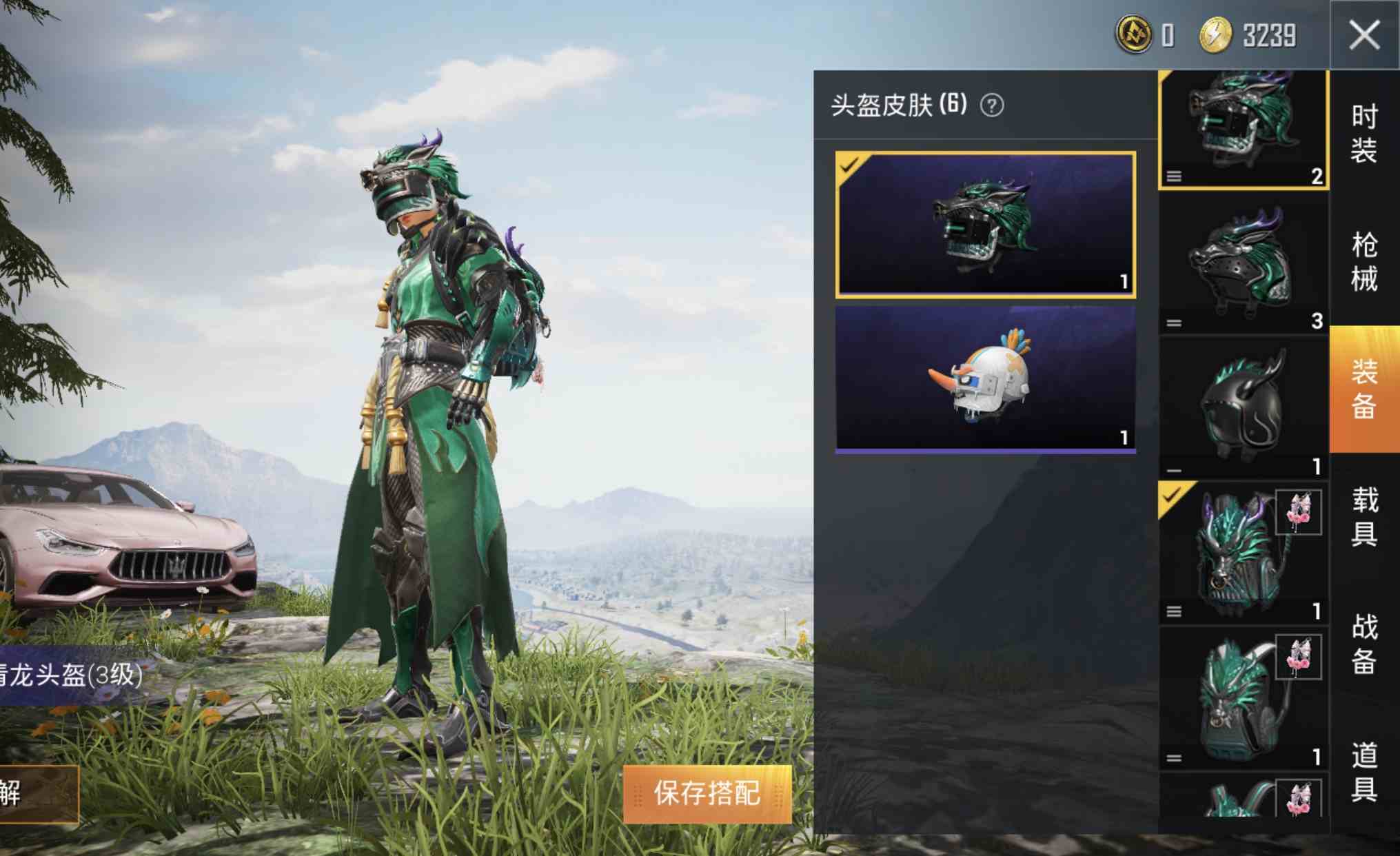Open the 枪械 weapons tab
This screenshot has height=856, width=1400.
coord(1363,262)
